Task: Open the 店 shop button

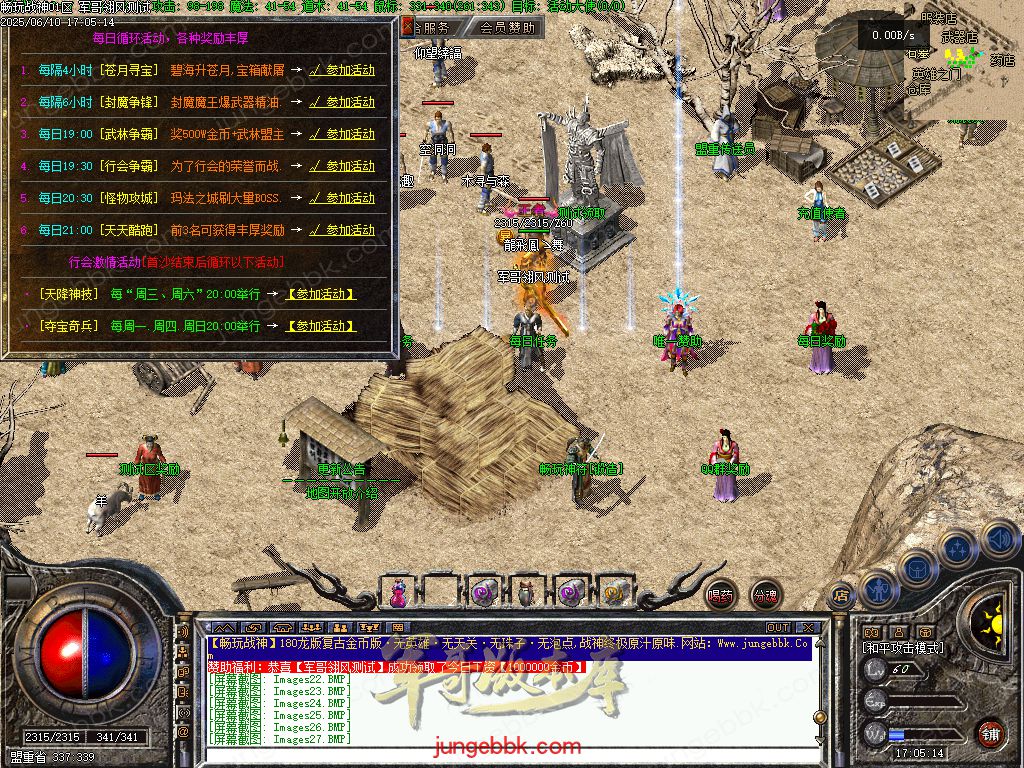Action: (x=841, y=595)
